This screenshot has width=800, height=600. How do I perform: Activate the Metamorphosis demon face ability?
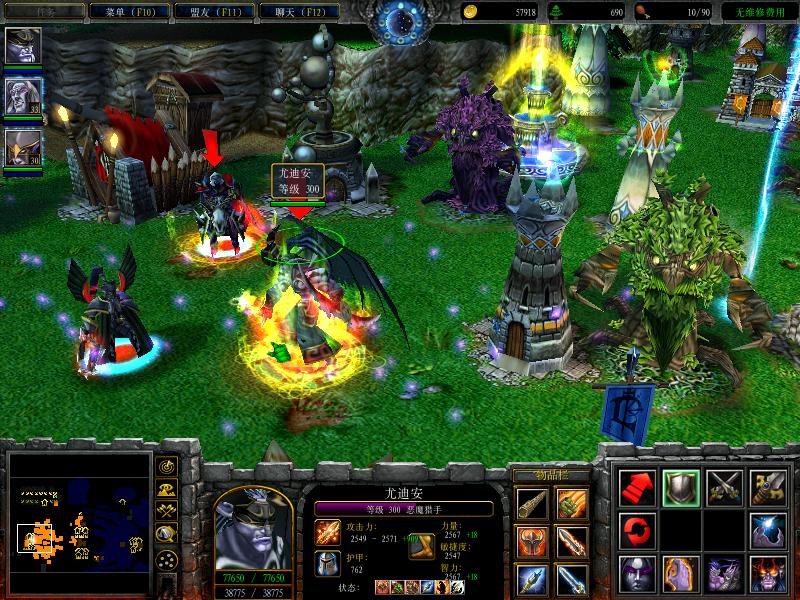[768, 574]
